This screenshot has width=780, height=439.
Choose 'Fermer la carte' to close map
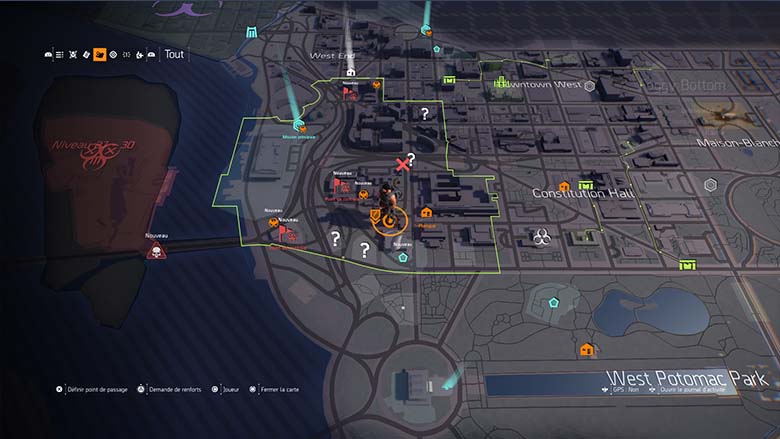276,389
